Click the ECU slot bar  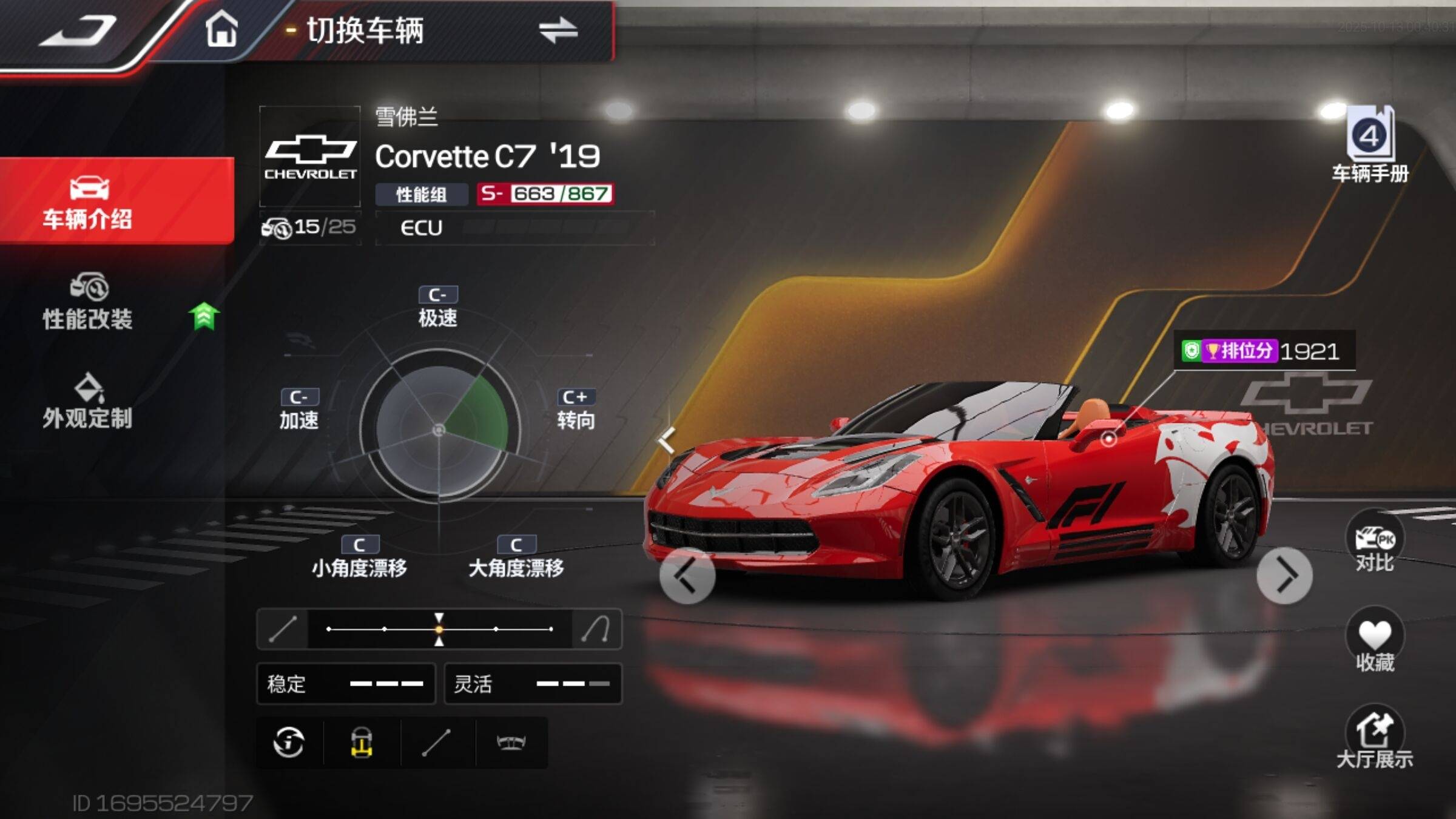pyautogui.click(x=514, y=228)
